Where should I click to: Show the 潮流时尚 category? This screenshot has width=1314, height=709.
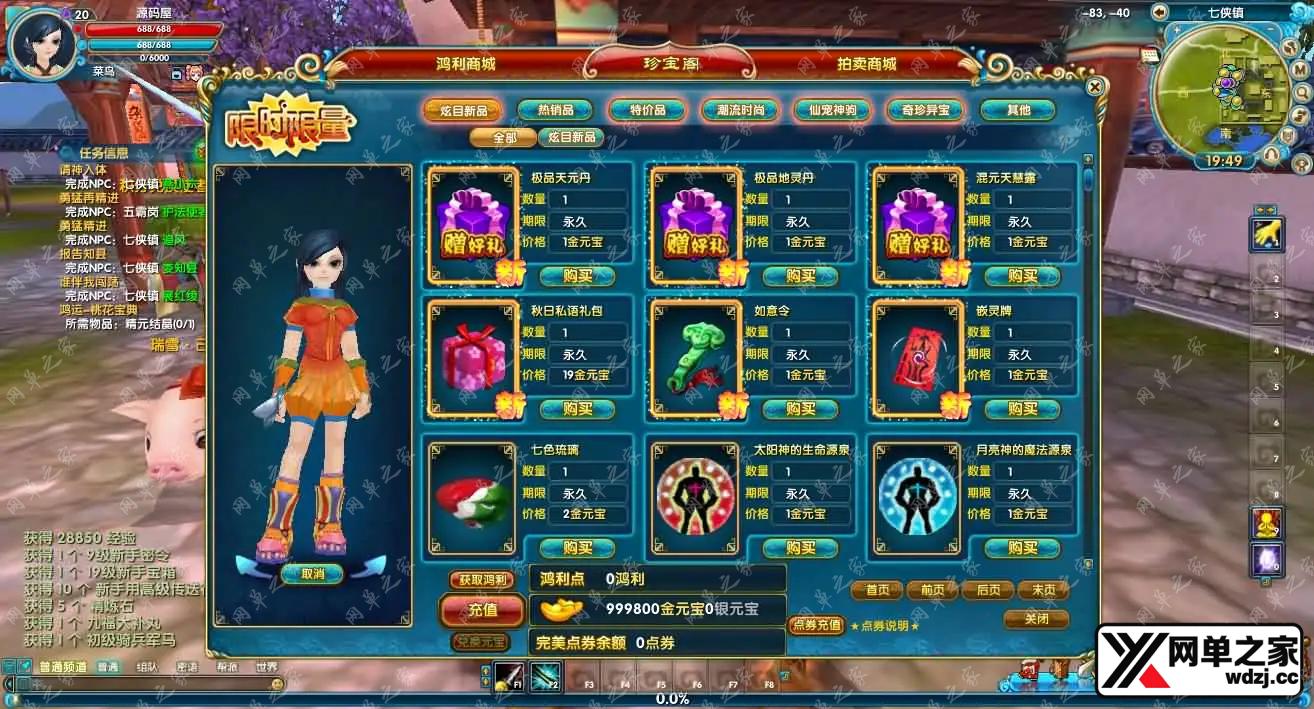coord(740,110)
